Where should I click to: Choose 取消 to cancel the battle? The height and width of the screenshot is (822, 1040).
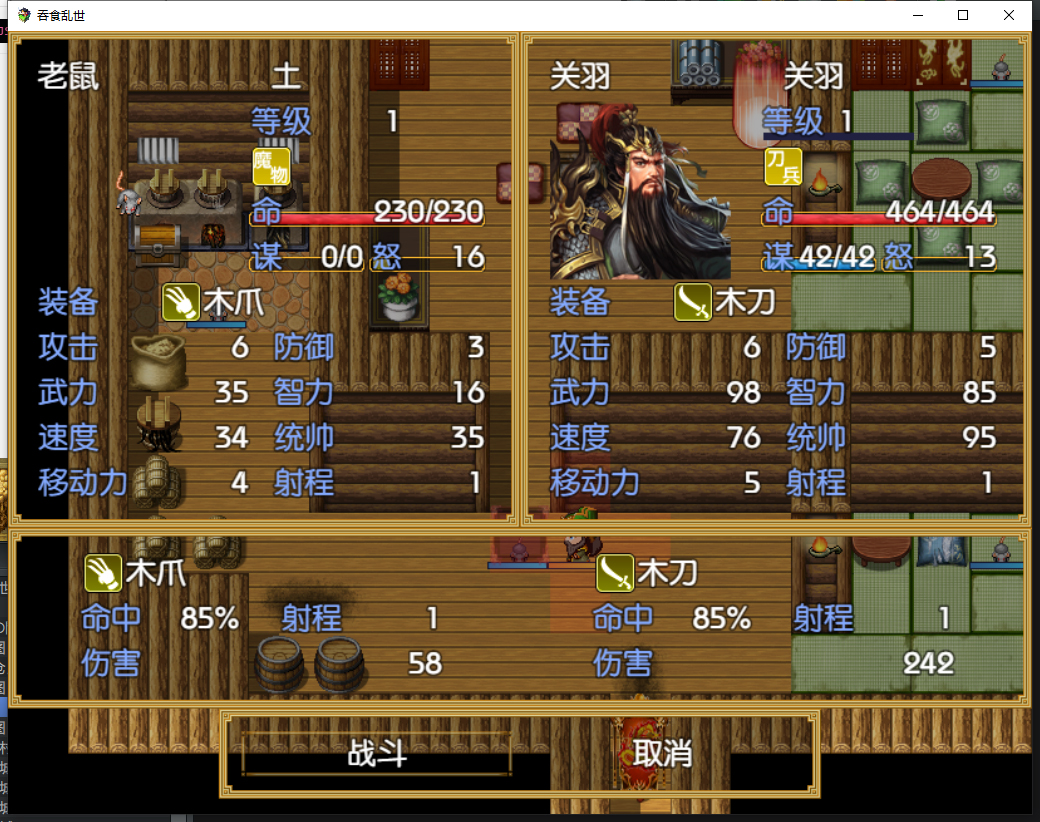click(662, 753)
